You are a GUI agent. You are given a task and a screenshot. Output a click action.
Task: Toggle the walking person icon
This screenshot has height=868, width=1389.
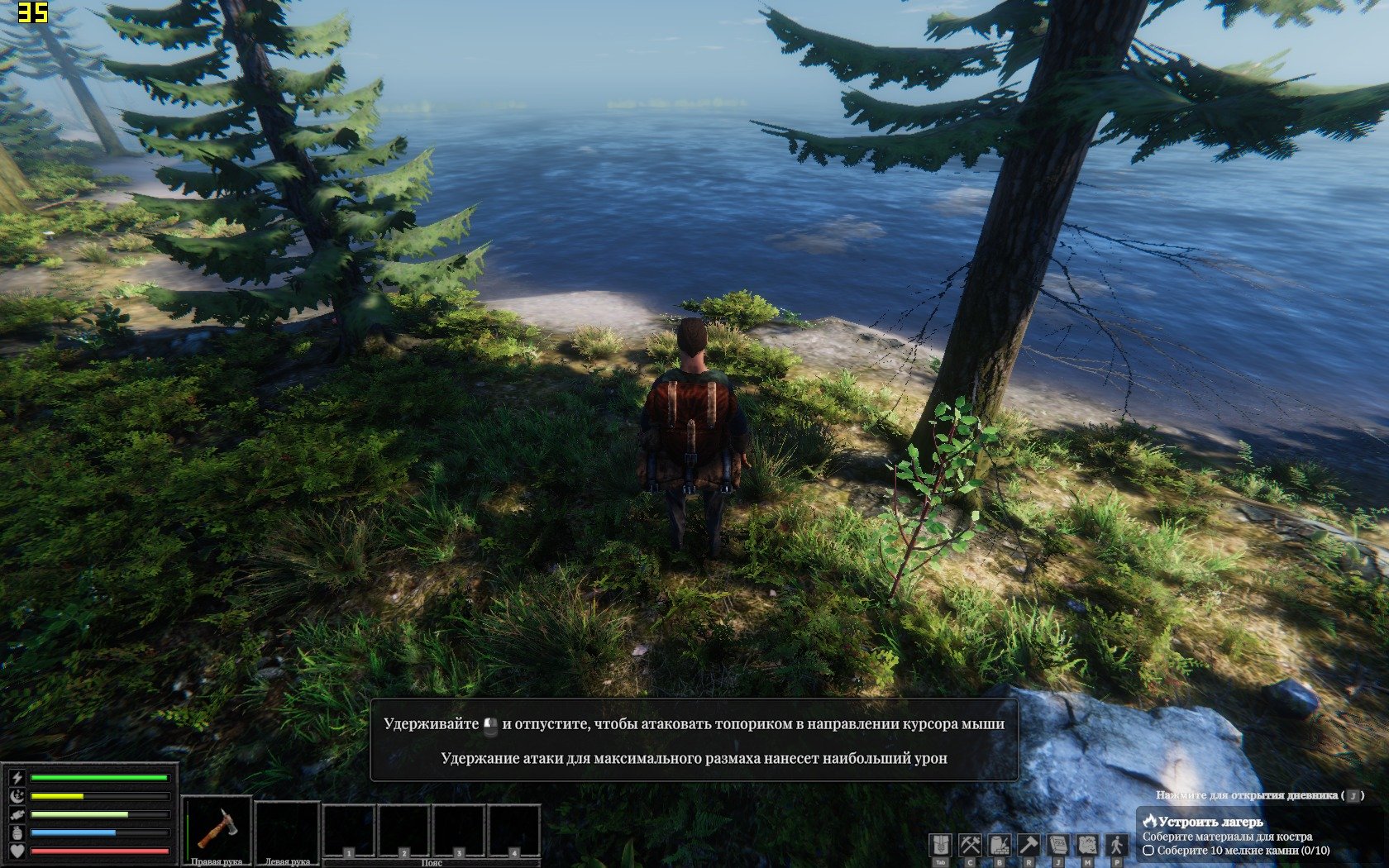[1117, 845]
